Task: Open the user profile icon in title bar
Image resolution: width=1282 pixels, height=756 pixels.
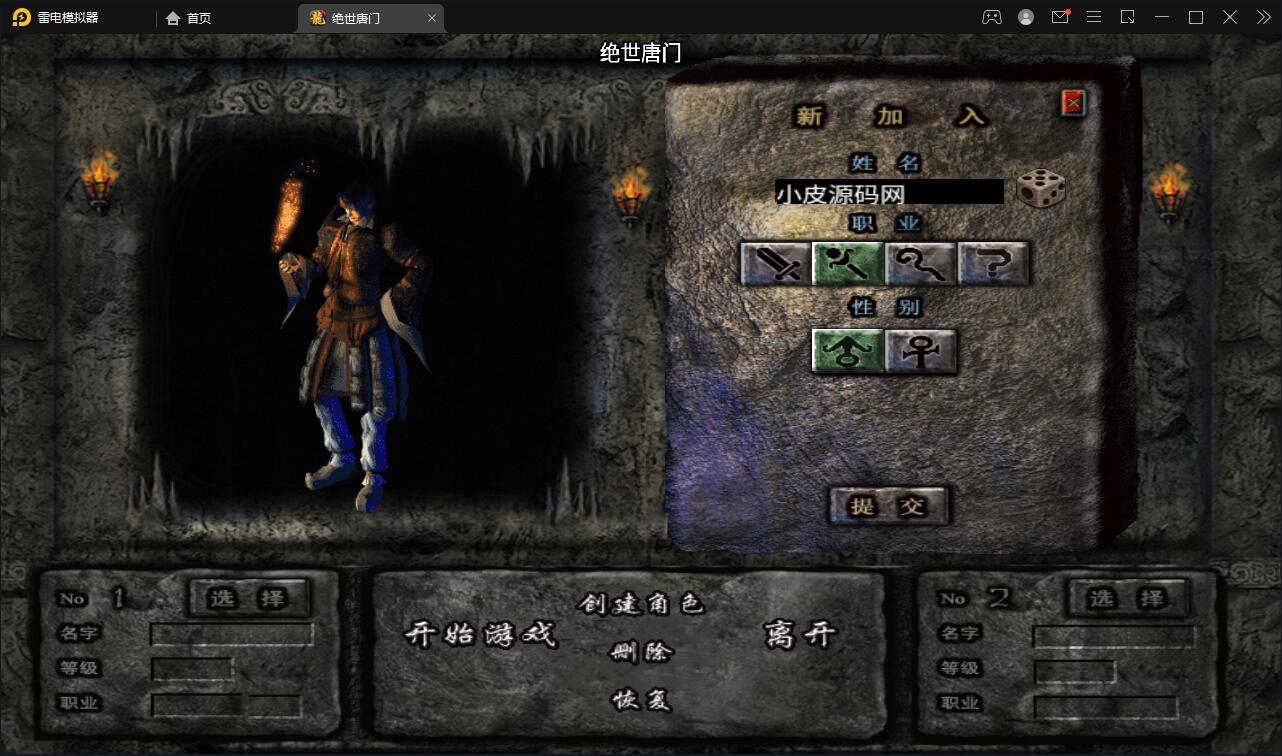Action: (1025, 17)
